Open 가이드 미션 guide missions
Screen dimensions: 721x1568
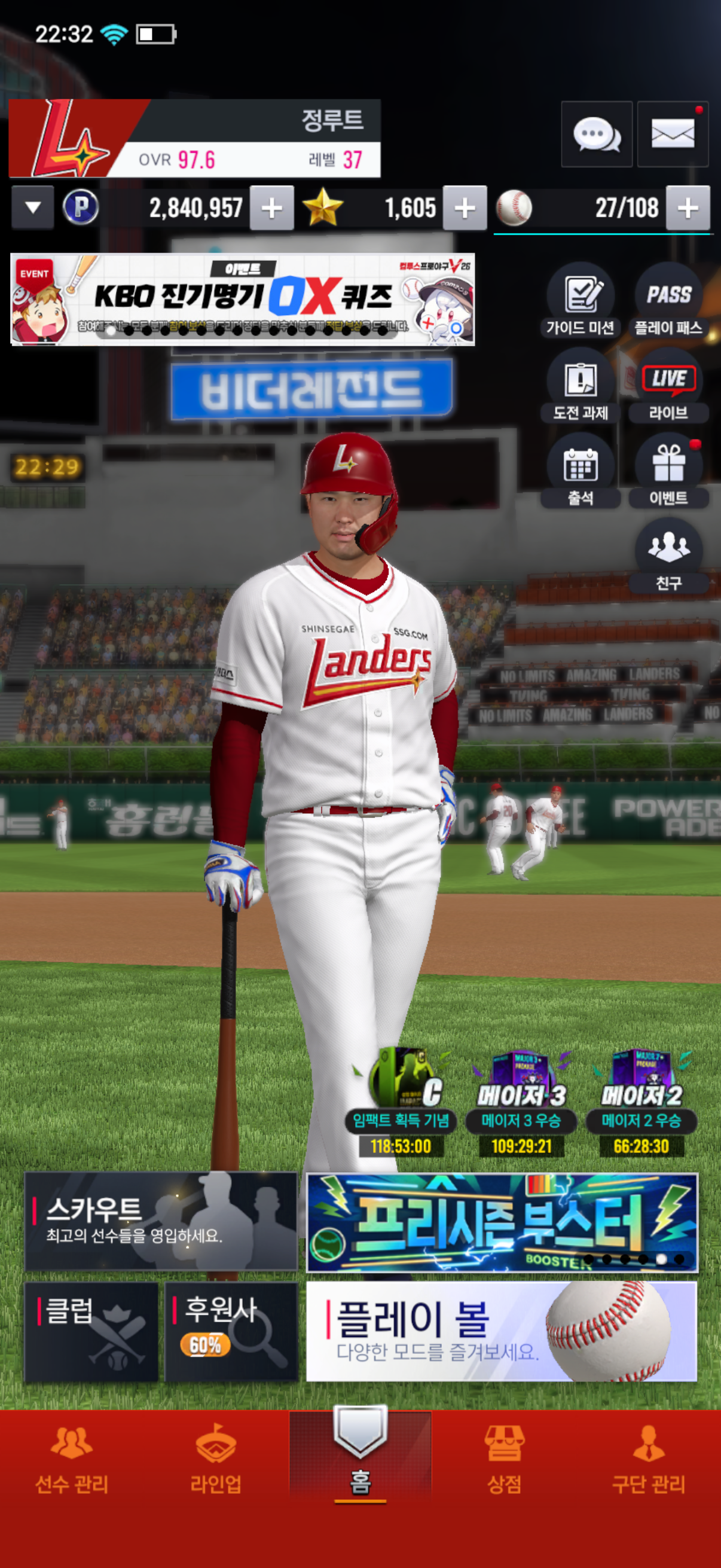[x=580, y=300]
